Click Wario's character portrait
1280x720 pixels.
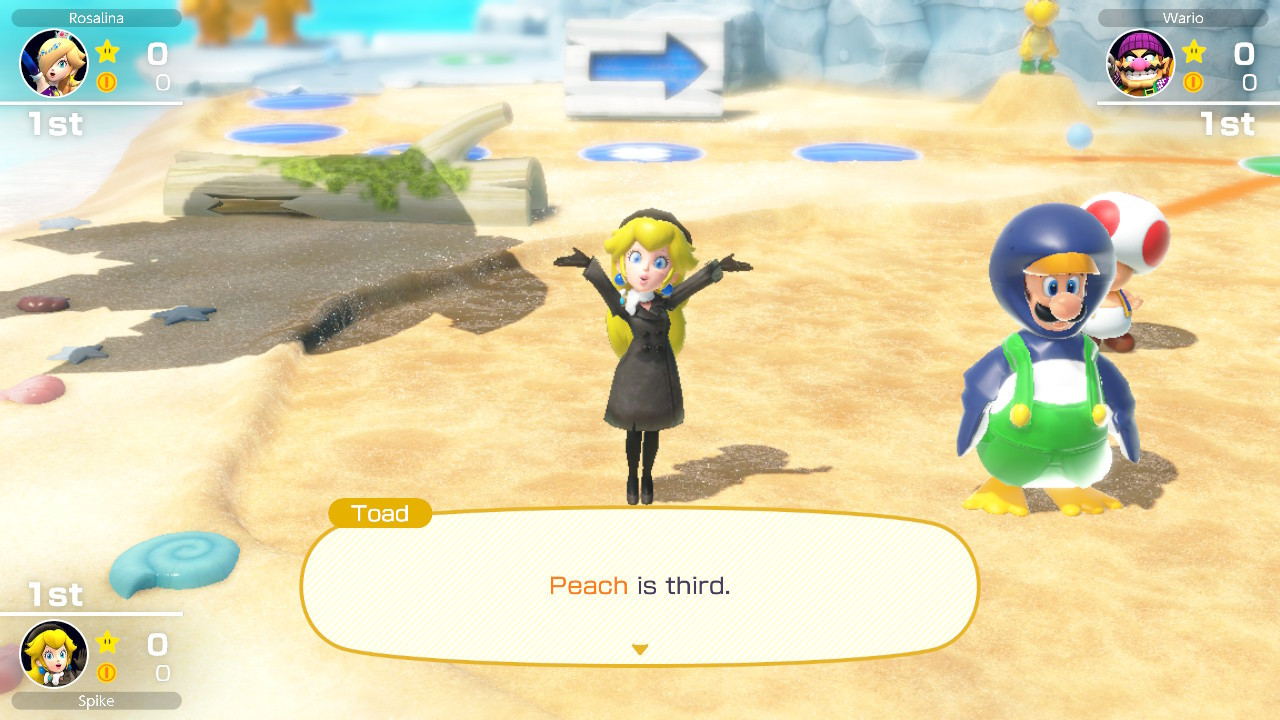click(1141, 62)
